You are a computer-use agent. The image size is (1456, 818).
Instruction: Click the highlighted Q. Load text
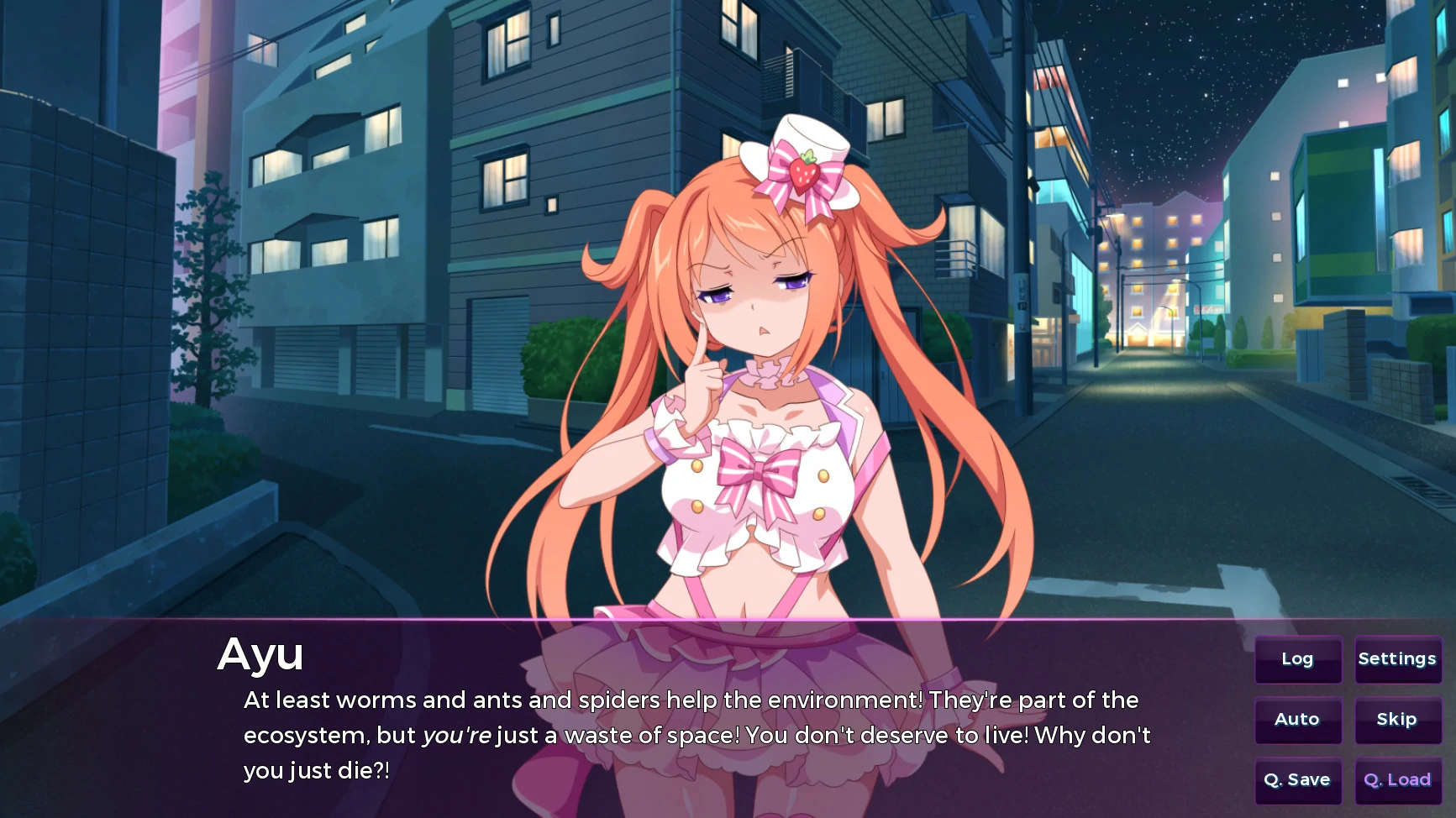click(x=1397, y=780)
